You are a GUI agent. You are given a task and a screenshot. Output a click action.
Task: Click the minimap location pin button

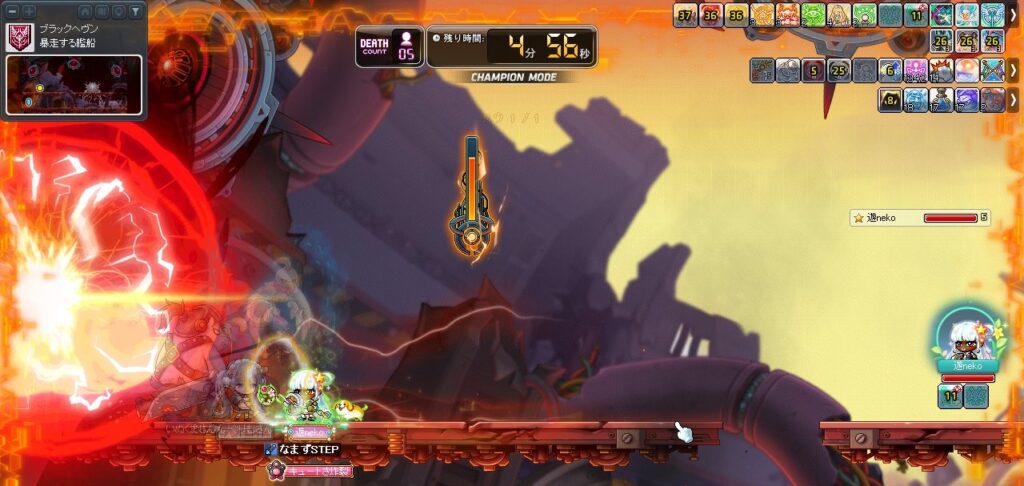click(118, 10)
